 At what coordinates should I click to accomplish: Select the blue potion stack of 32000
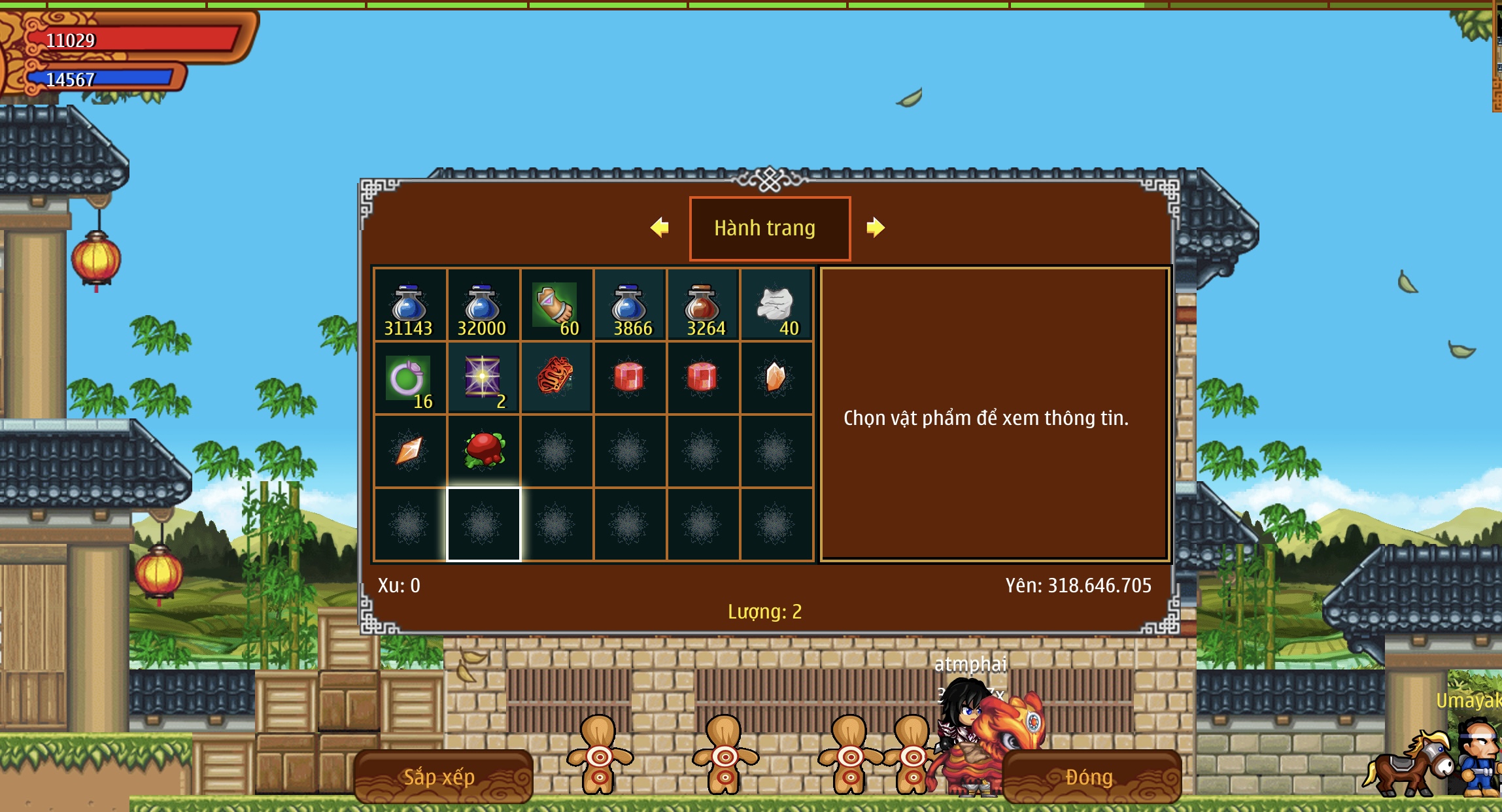(483, 305)
